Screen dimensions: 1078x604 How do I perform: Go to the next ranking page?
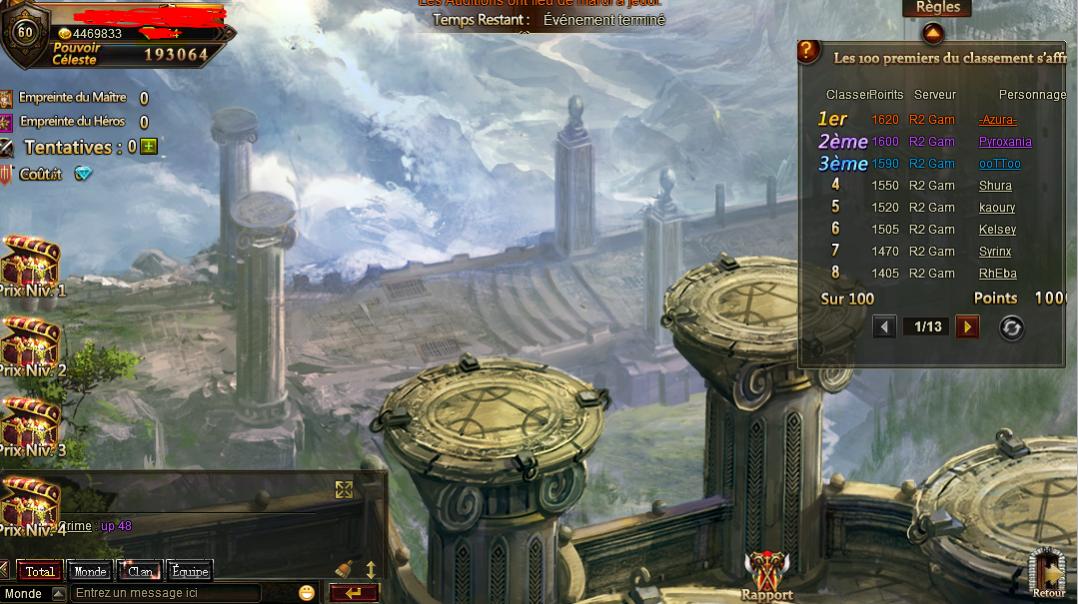click(966, 327)
